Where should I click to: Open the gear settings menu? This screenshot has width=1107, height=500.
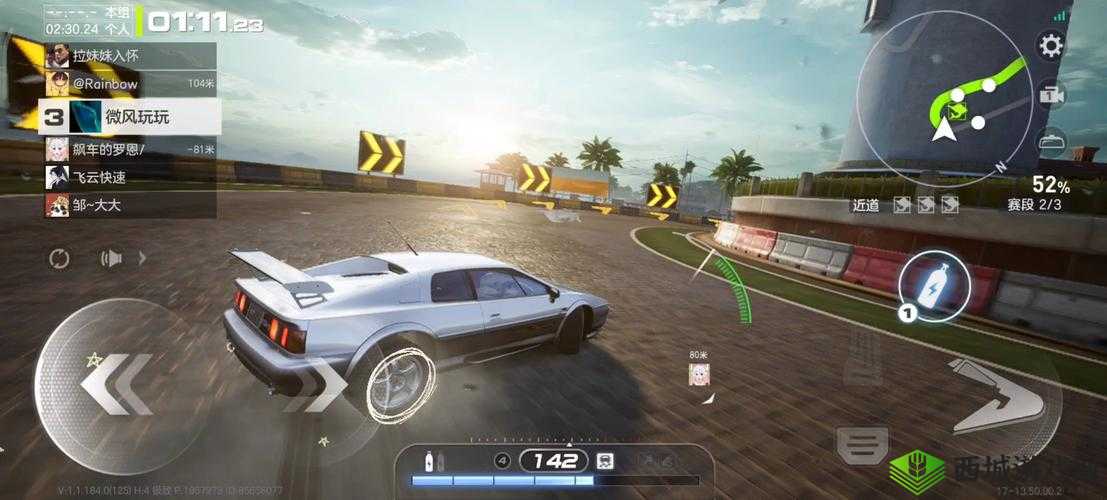click(1050, 46)
